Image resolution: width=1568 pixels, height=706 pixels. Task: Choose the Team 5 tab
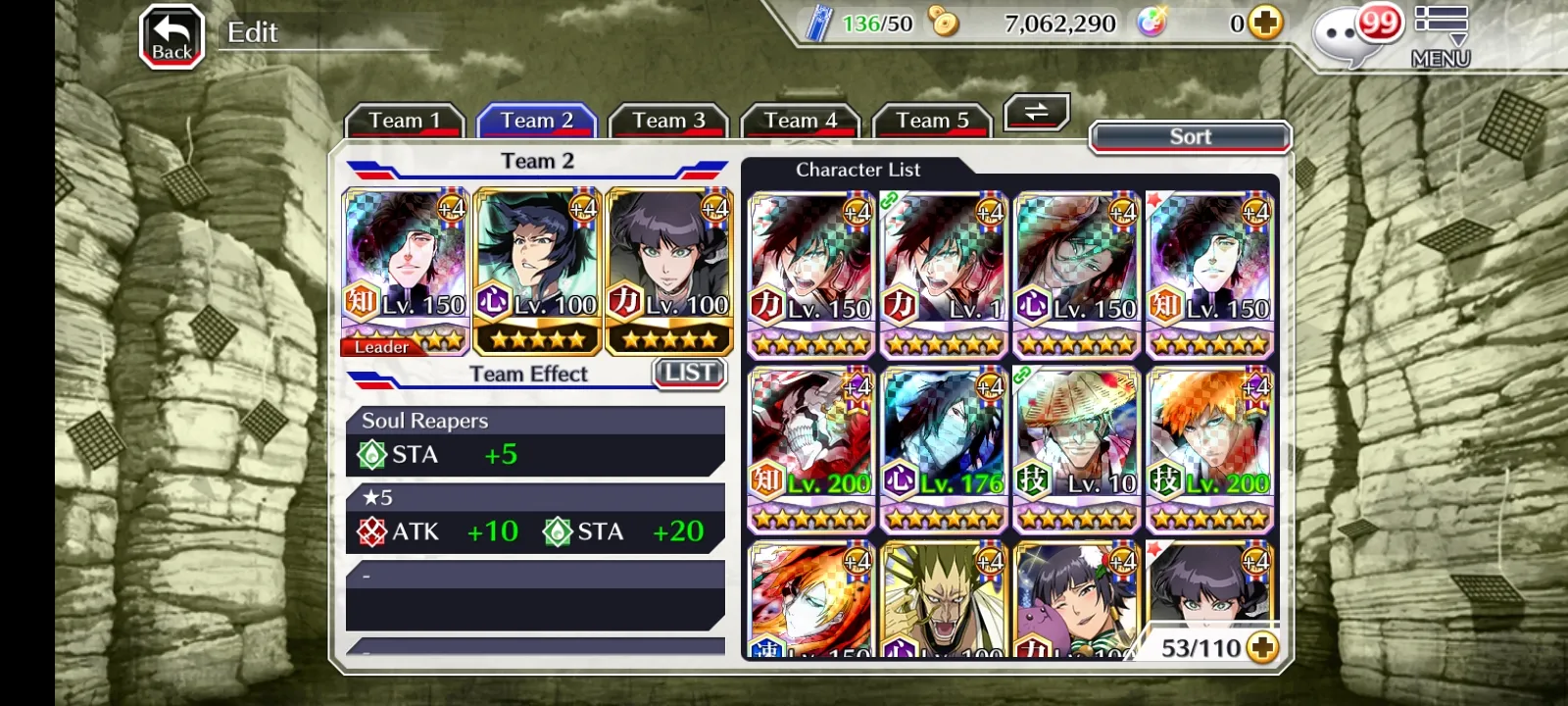pyautogui.click(x=932, y=121)
